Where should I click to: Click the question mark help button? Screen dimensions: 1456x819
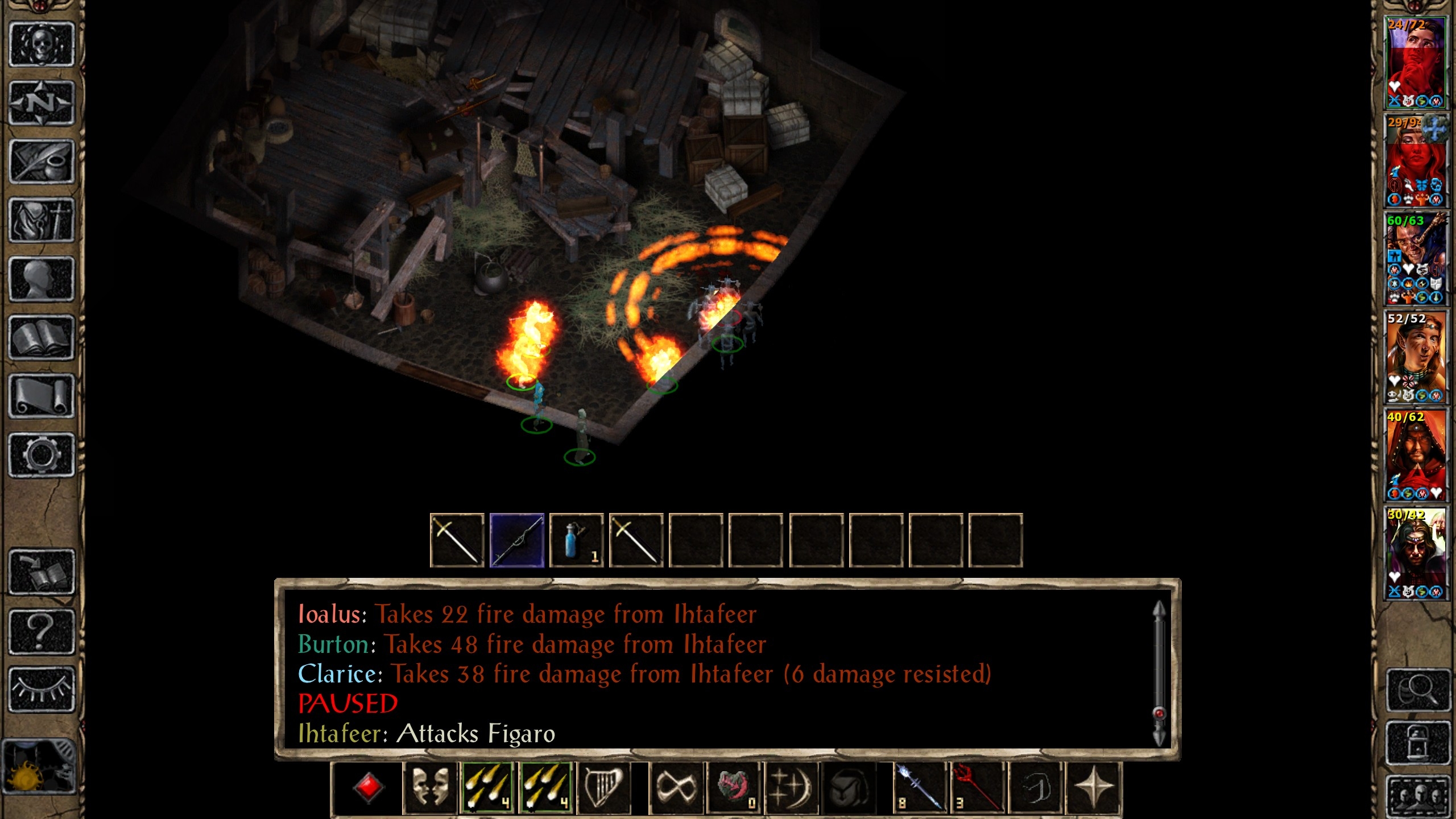coord(42,631)
